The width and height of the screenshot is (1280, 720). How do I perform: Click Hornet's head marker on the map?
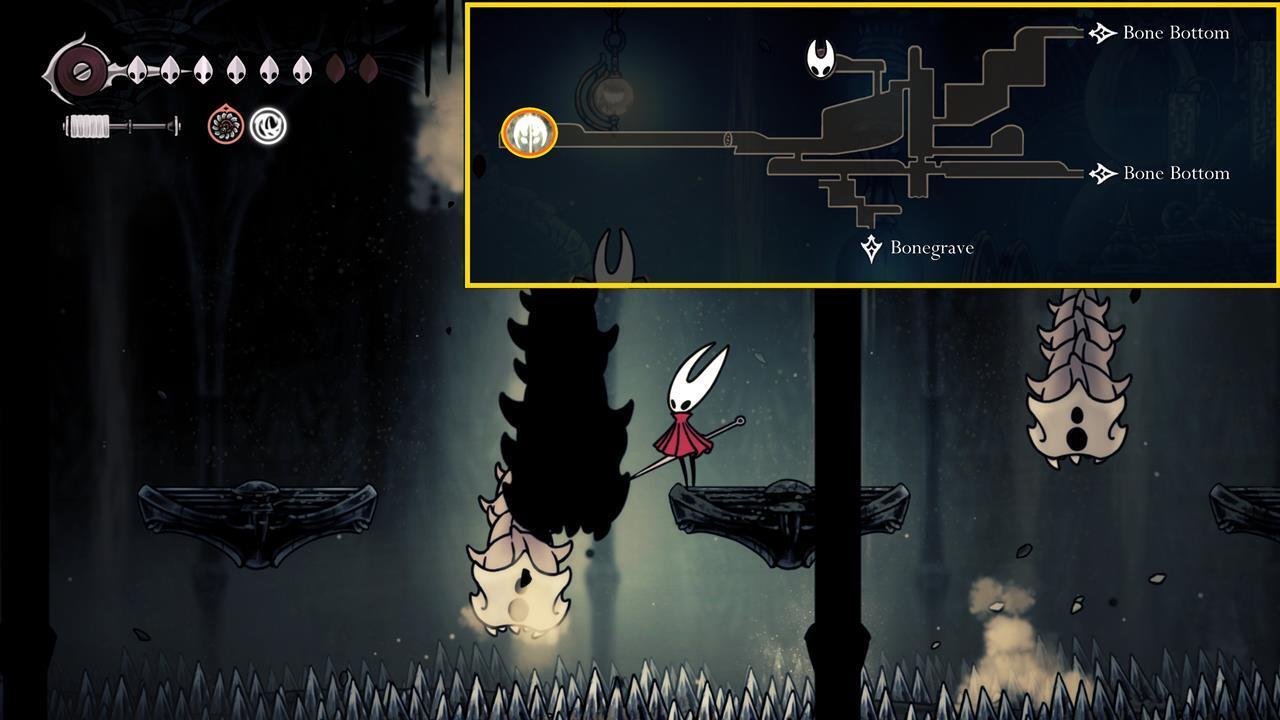pyautogui.click(x=821, y=59)
